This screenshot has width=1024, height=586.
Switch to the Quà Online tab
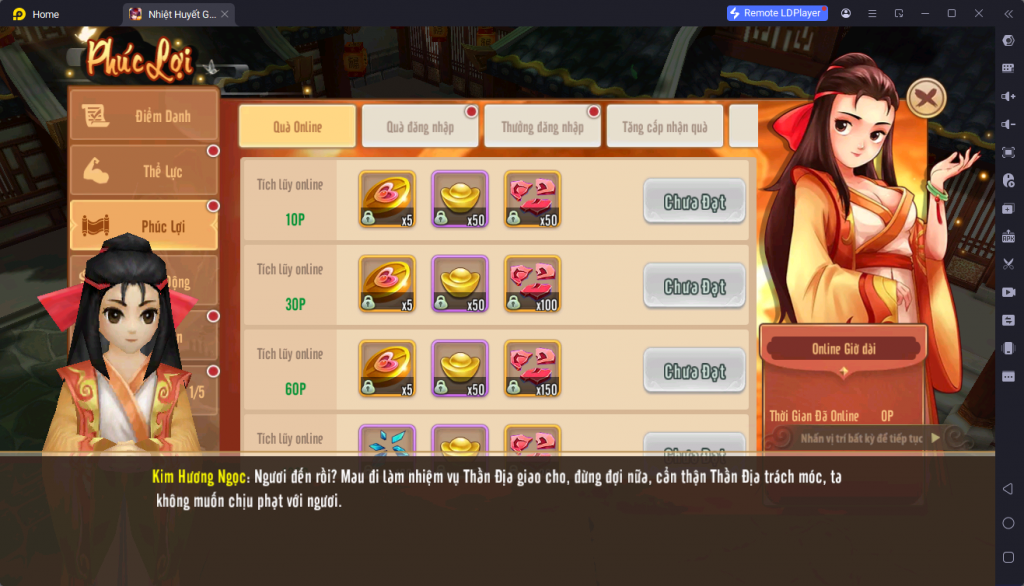297,127
